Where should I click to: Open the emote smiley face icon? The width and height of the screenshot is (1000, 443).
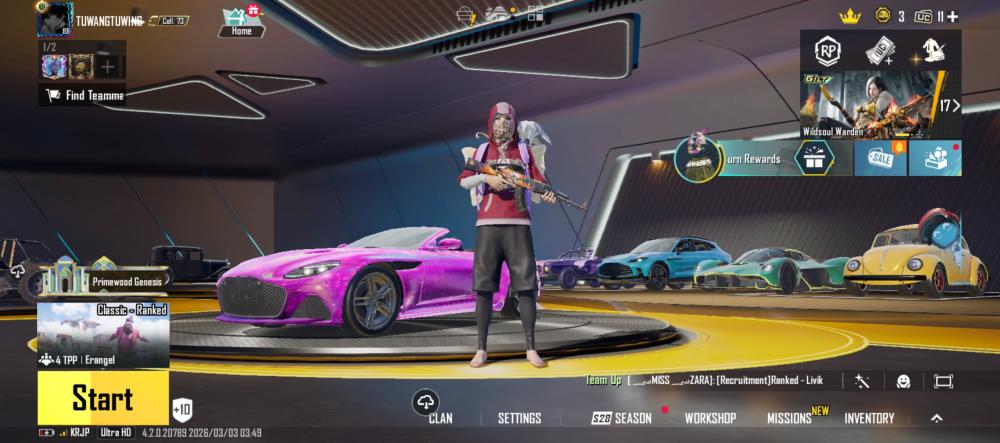pos(903,381)
